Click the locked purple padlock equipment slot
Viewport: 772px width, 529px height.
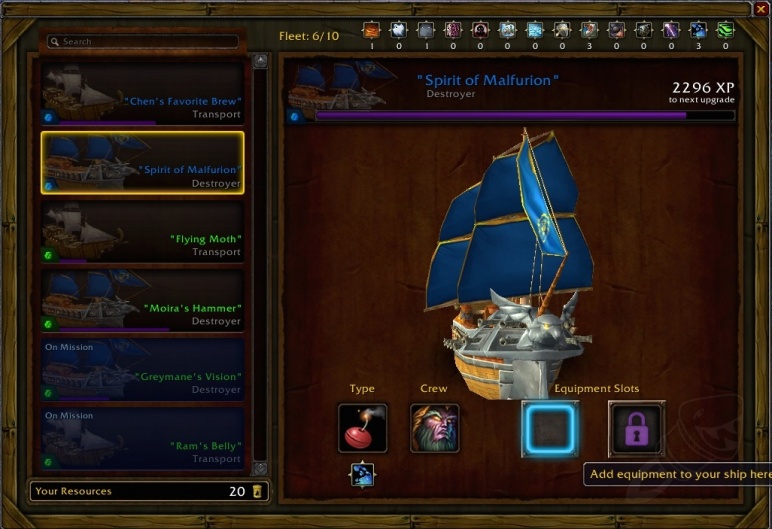pyautogui.click(x=636, y=428)
